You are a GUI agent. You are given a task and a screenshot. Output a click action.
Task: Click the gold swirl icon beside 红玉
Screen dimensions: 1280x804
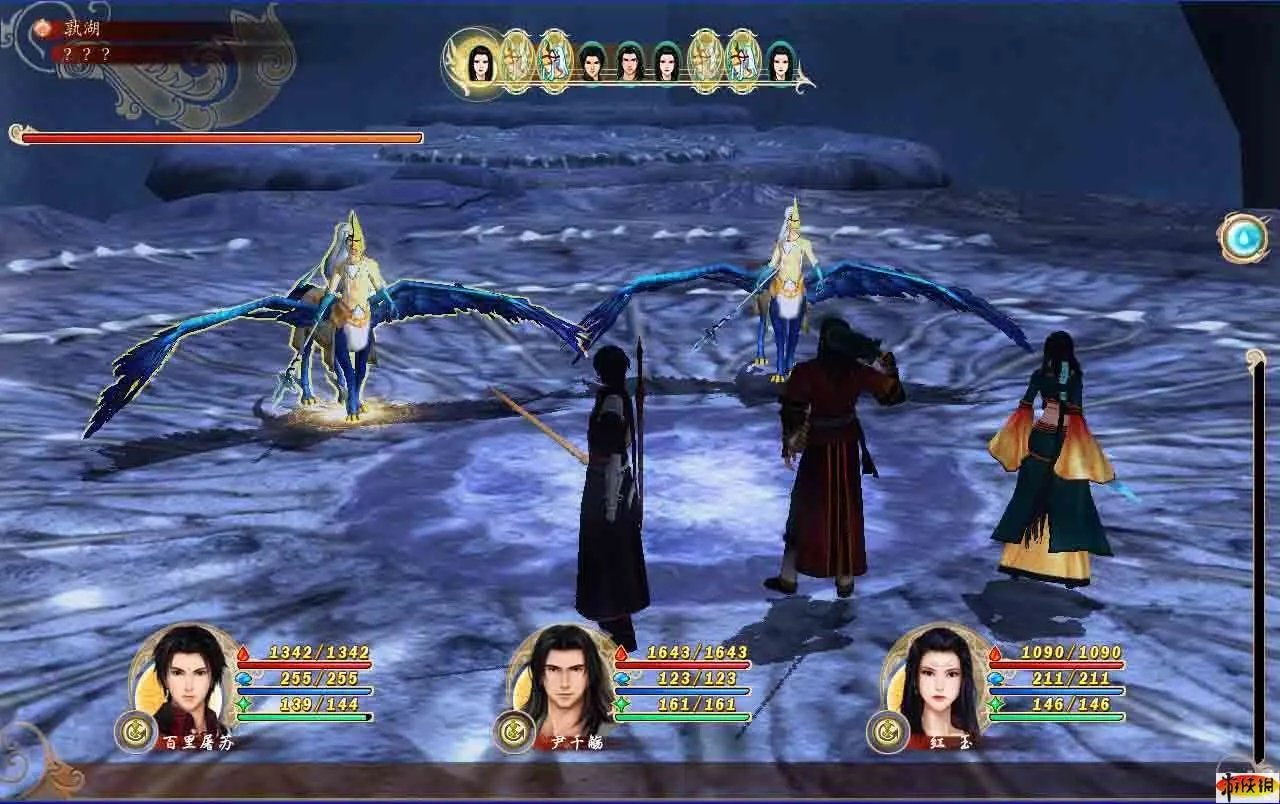pos(884,731)
